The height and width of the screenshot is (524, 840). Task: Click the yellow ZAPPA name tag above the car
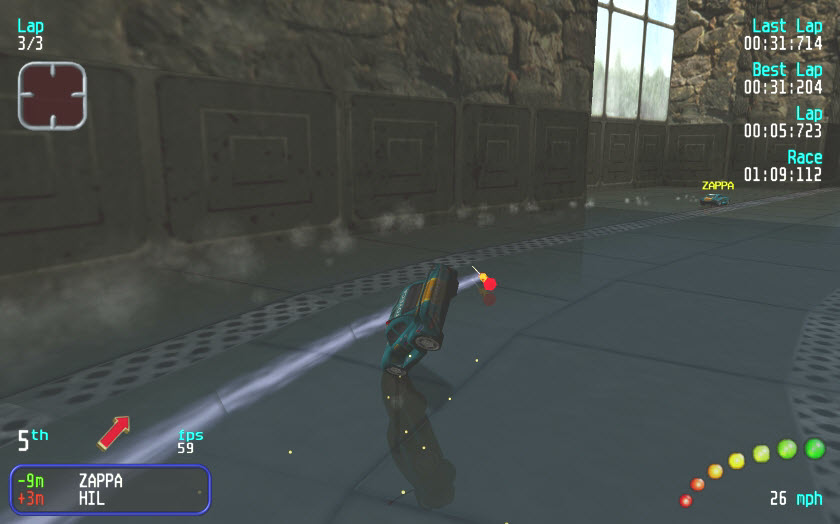pyautogui.click(x=717, y=185)
